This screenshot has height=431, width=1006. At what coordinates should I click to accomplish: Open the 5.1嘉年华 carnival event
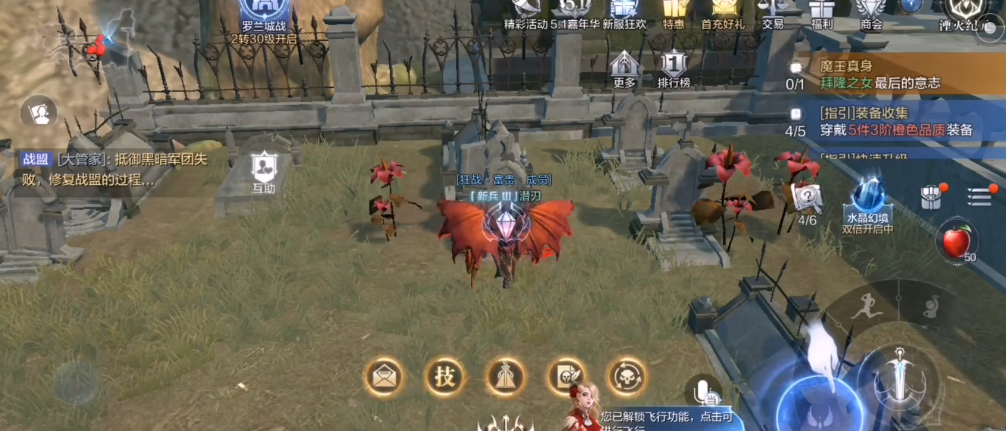pyautogui.click(x=572, y=10)
